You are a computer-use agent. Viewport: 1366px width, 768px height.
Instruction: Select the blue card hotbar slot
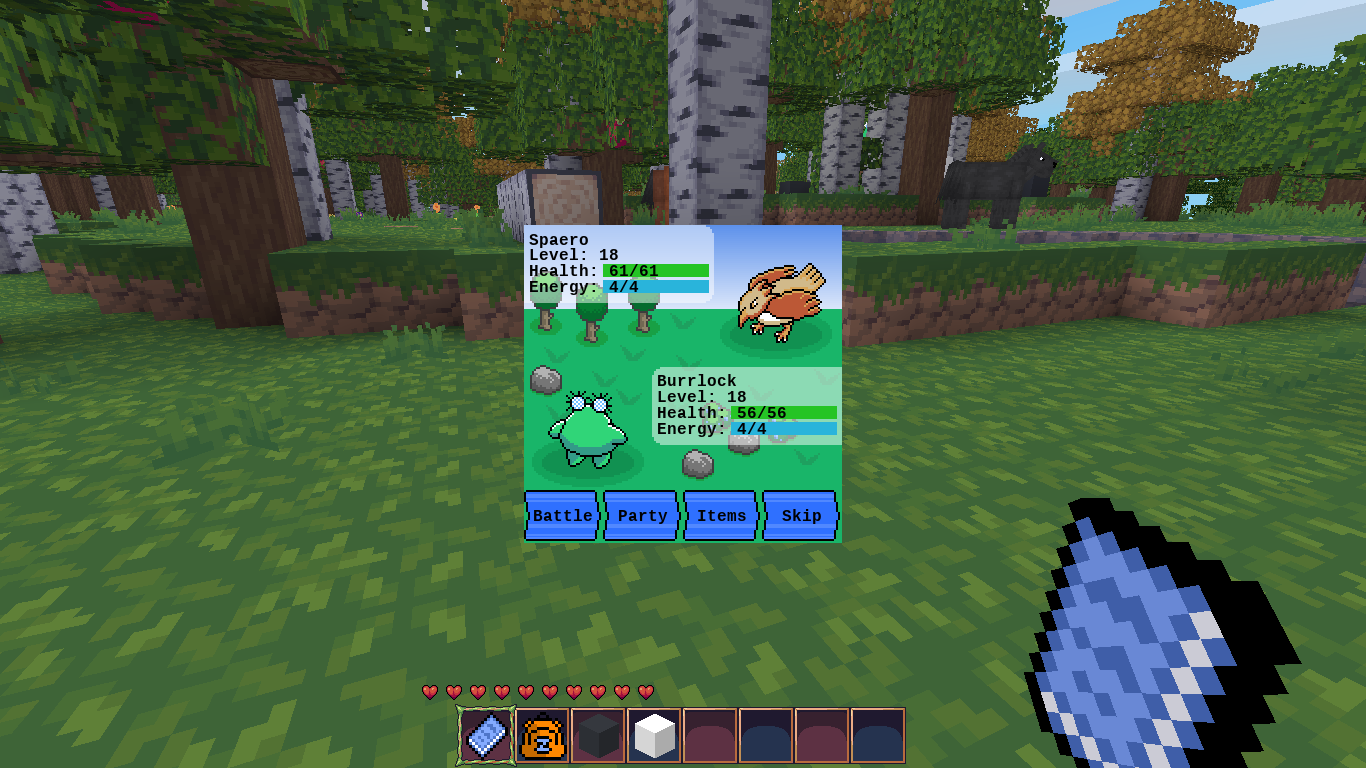point(487,736)
